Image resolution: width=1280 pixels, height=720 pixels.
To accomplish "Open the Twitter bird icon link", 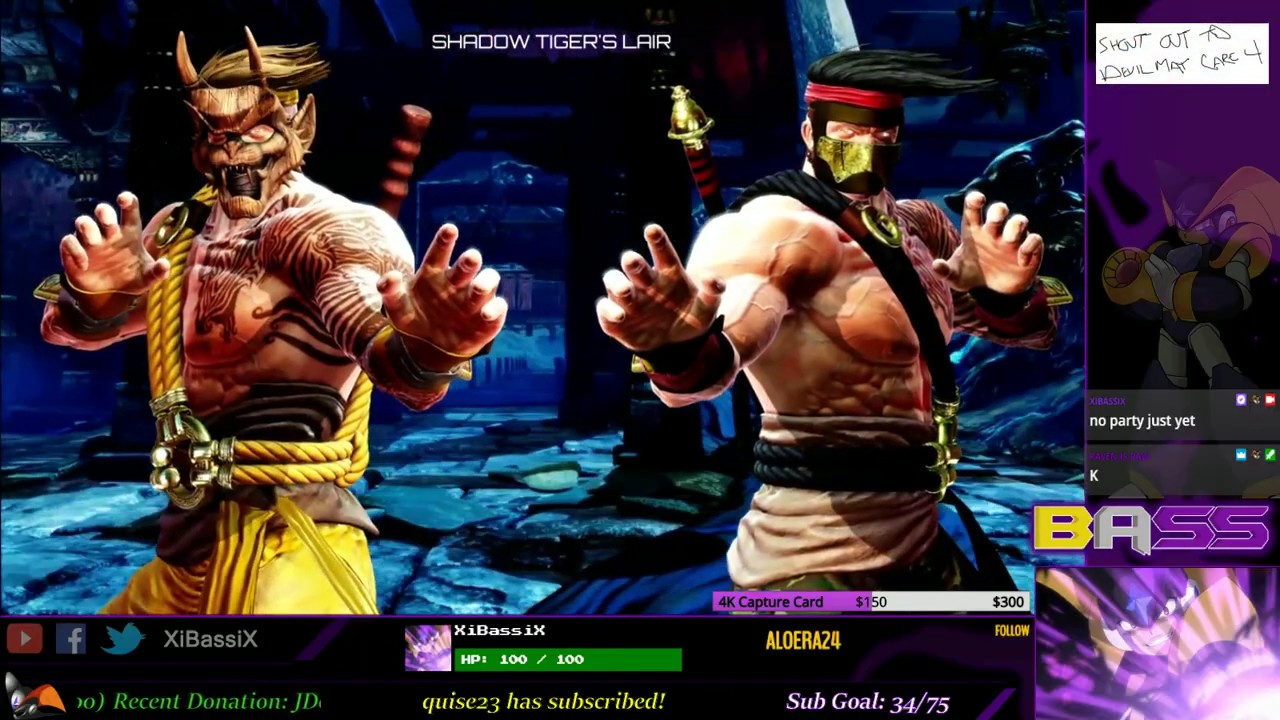I will coord(123,638).
